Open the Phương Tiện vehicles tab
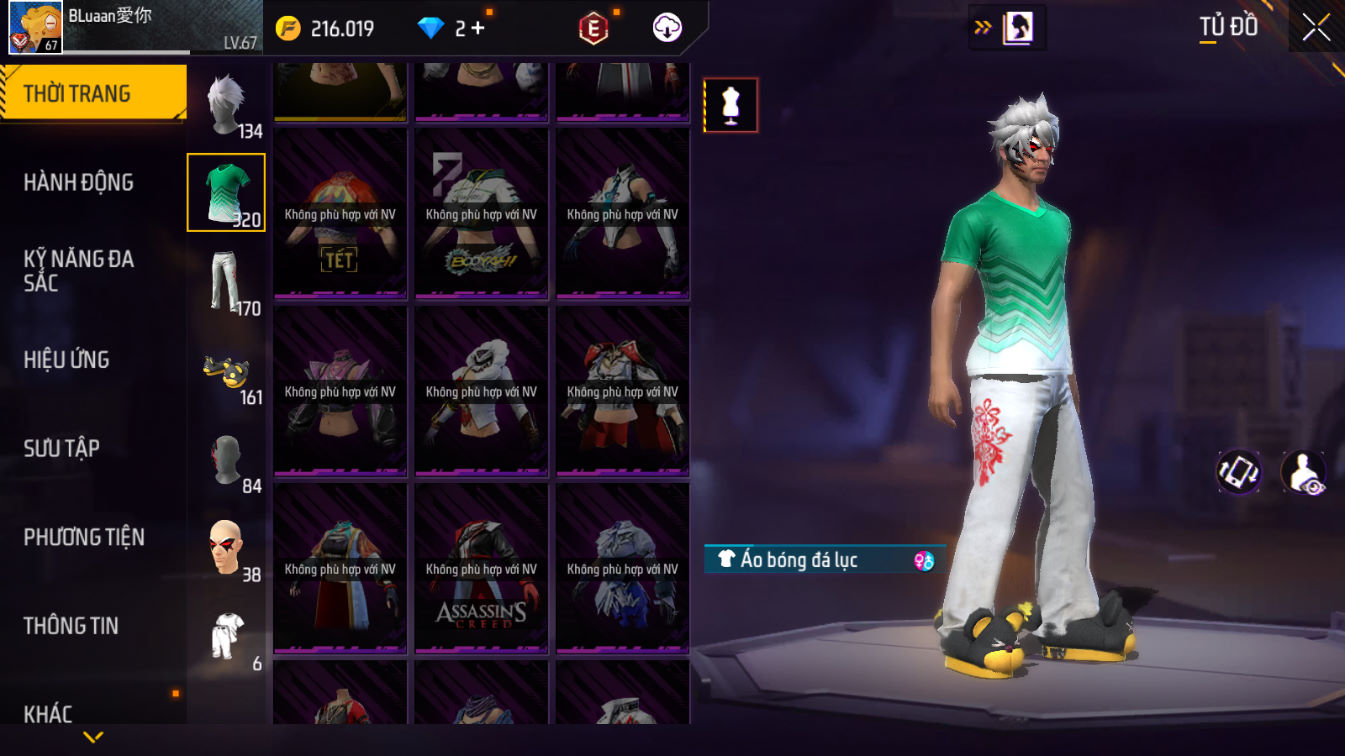Viewport: 1345px width, 756px height. coord(84,537)
